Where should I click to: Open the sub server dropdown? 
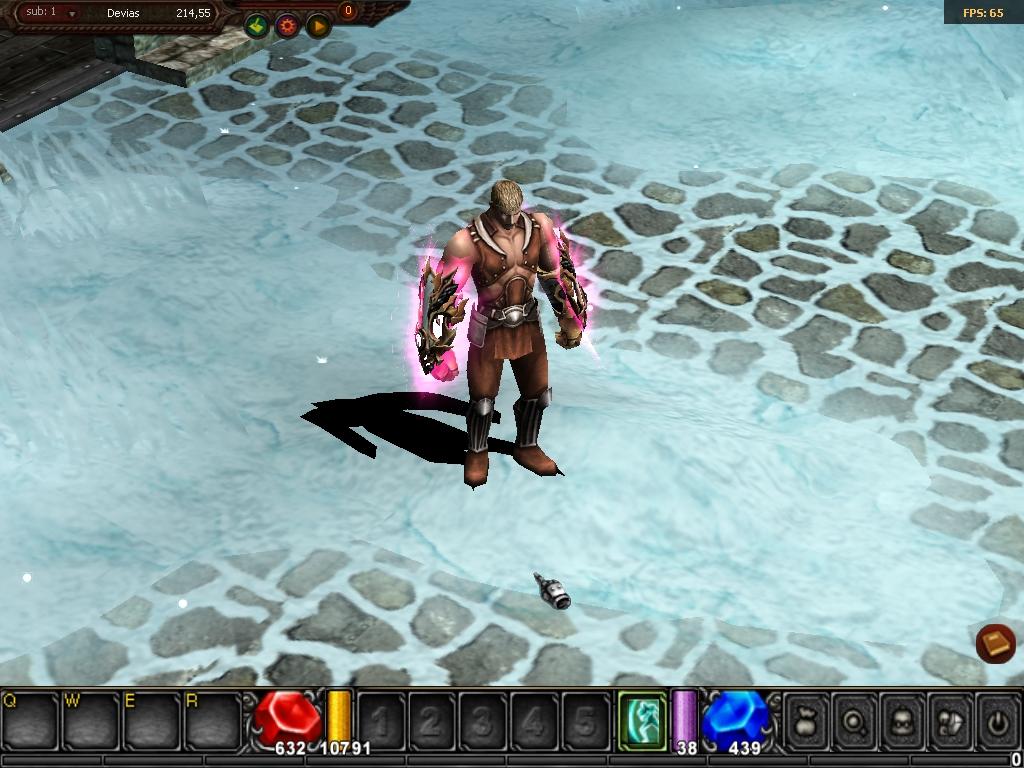click(x=72, y=14)
